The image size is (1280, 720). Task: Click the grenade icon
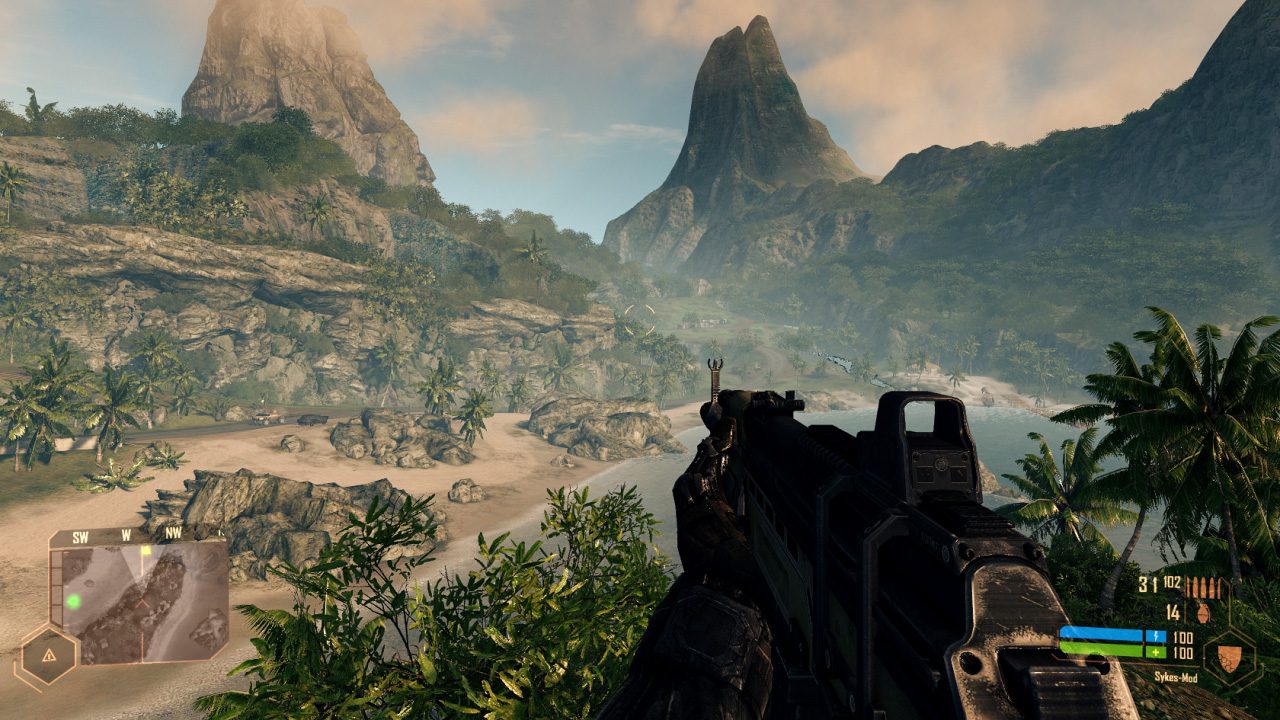[1202, 612]
